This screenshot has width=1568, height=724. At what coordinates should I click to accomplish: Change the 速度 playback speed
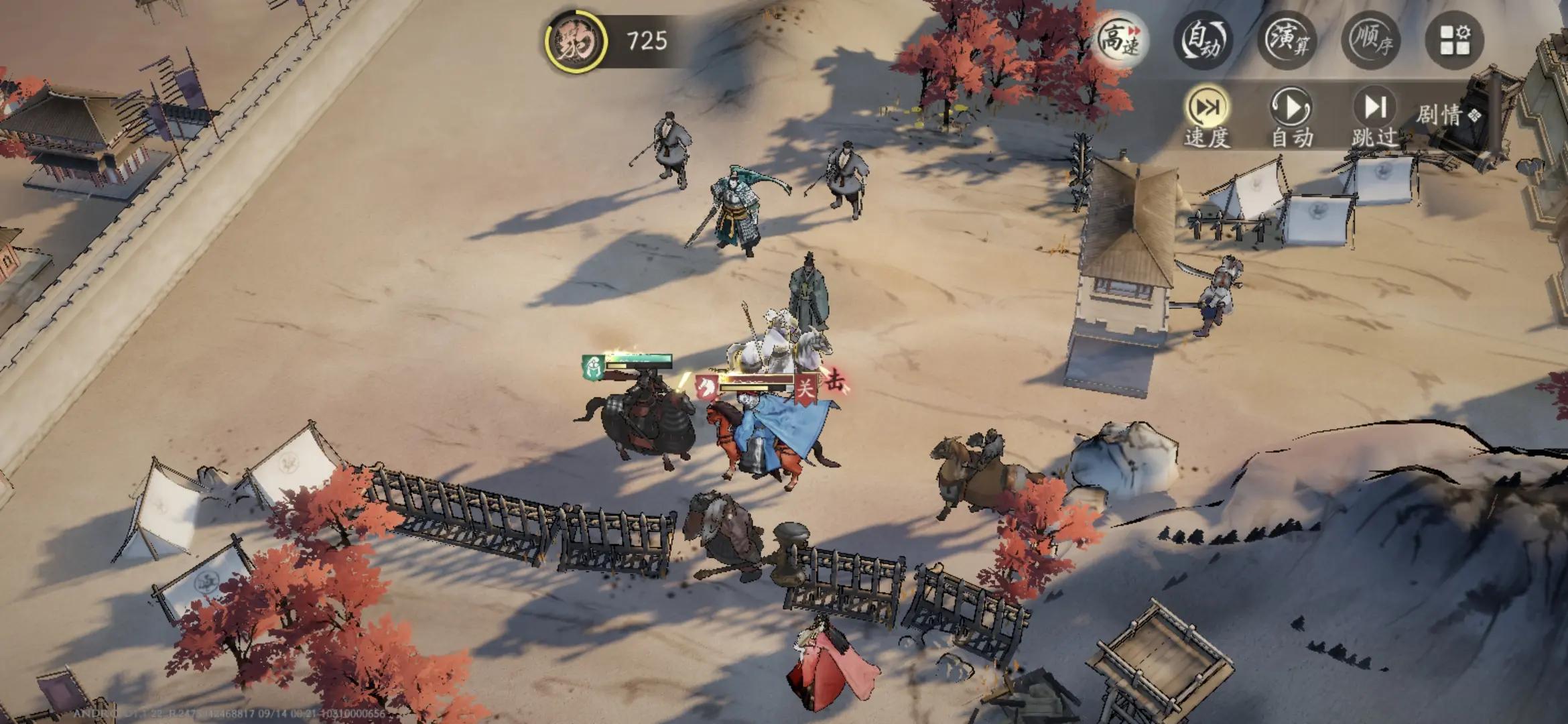click(x=1207, y=119)
